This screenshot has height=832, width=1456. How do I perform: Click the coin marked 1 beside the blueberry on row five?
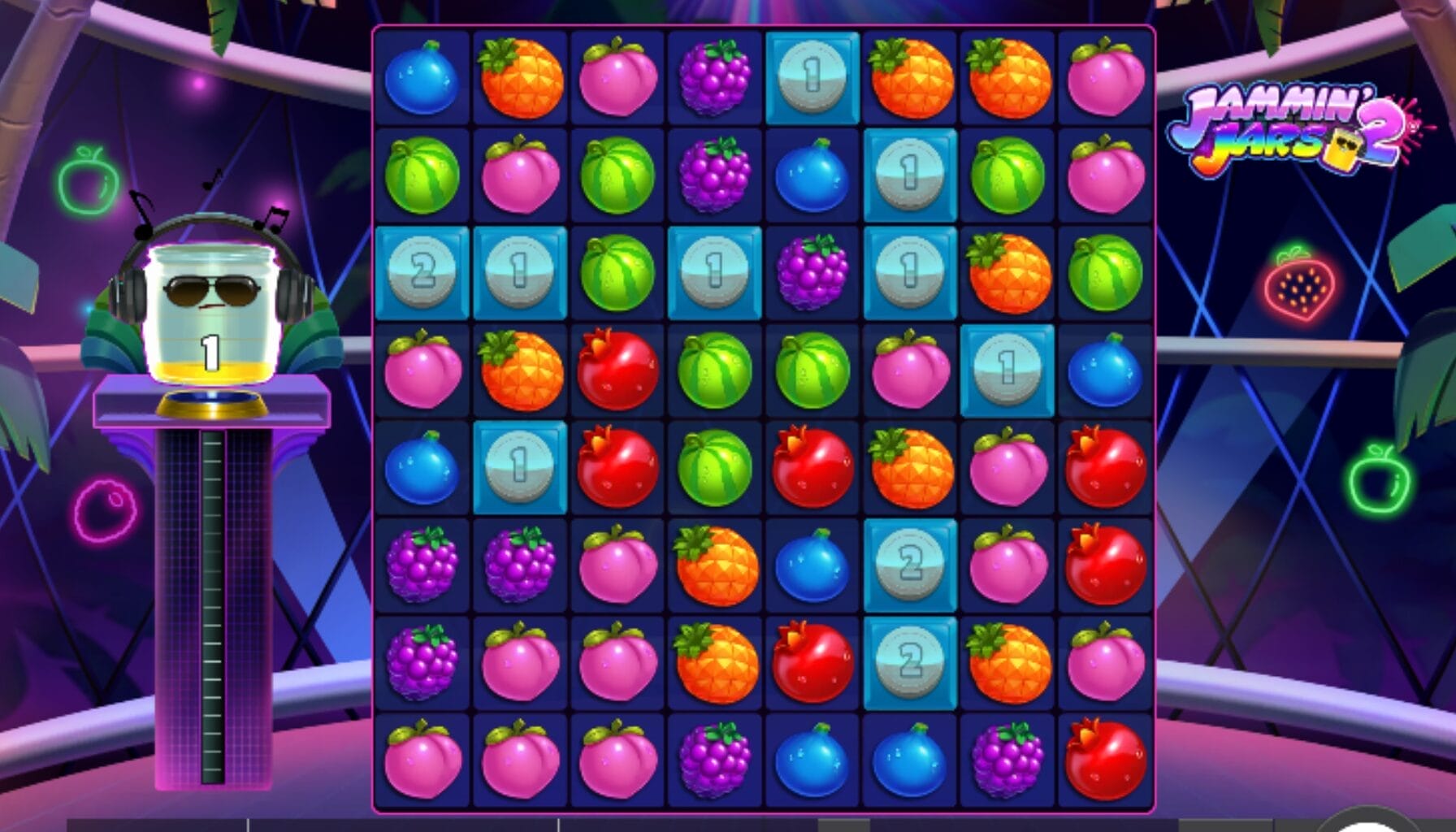coord(520,467)
